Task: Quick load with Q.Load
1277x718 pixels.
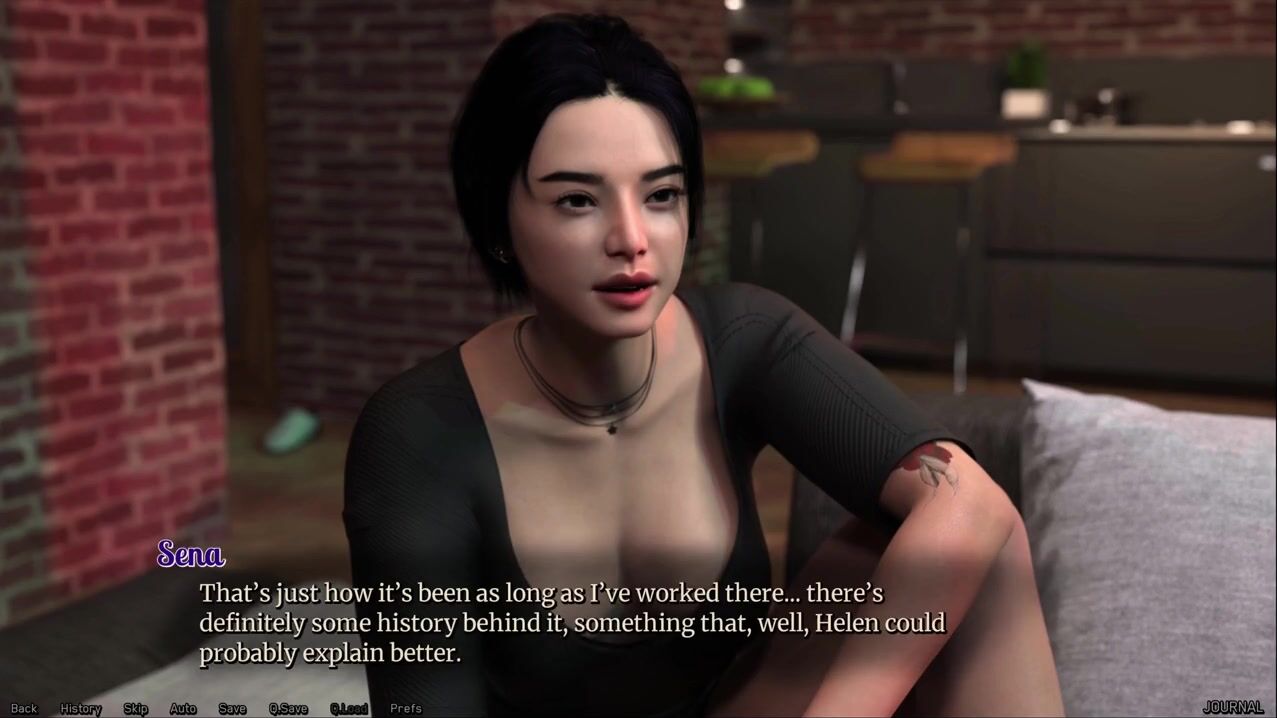Action: [349, 709]
